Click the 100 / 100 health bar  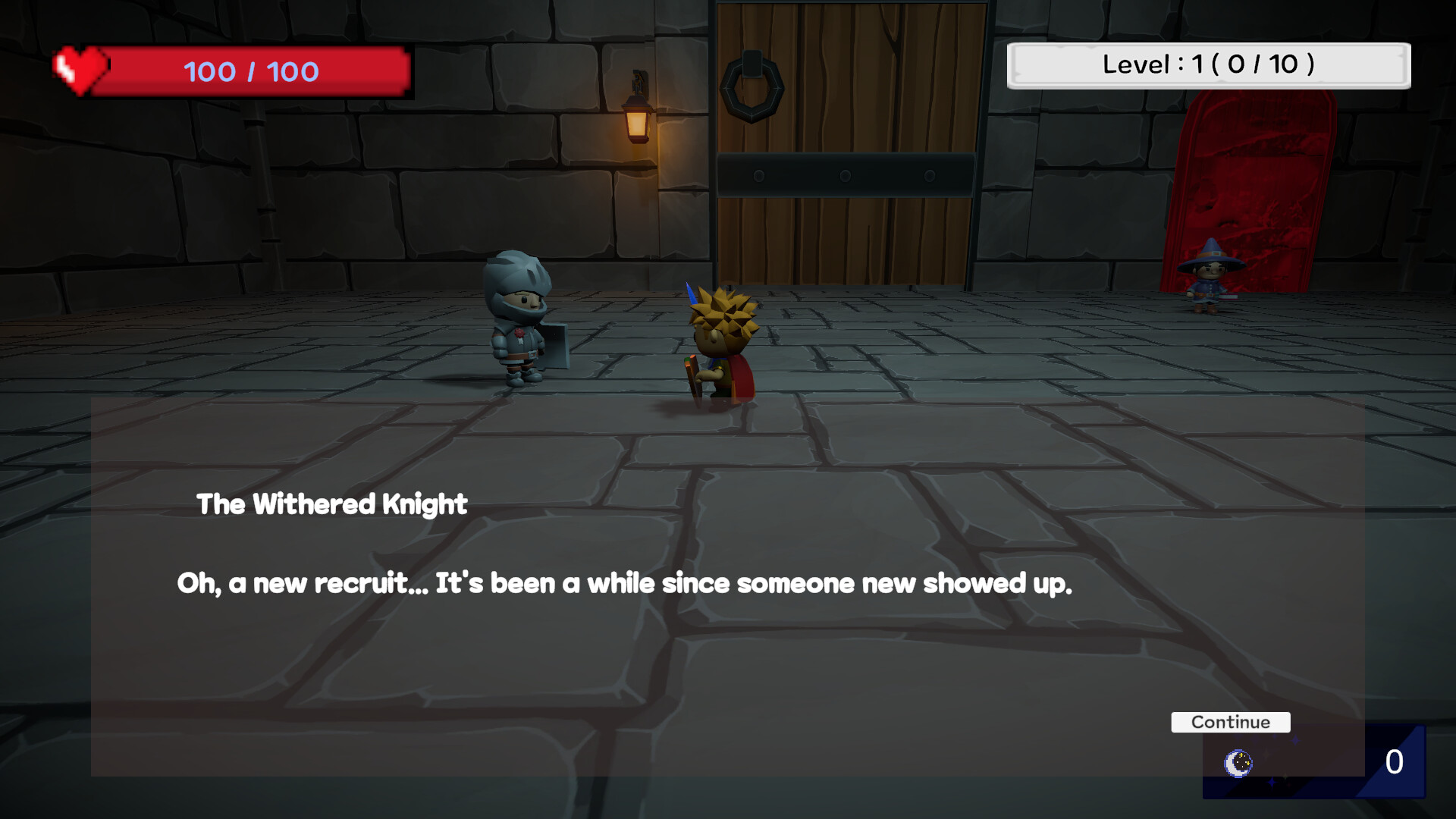pos(250,72)
